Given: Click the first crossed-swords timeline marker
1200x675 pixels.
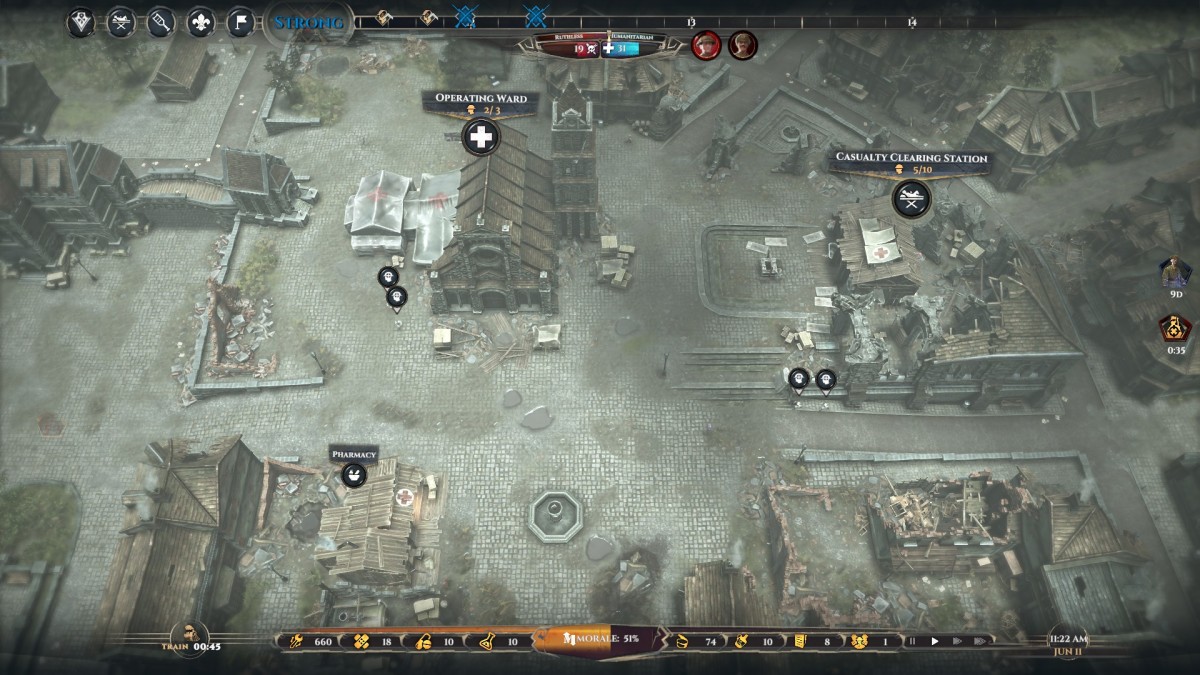Looking at the screenshot, I should pyautogui.click(x=465, y=17).
